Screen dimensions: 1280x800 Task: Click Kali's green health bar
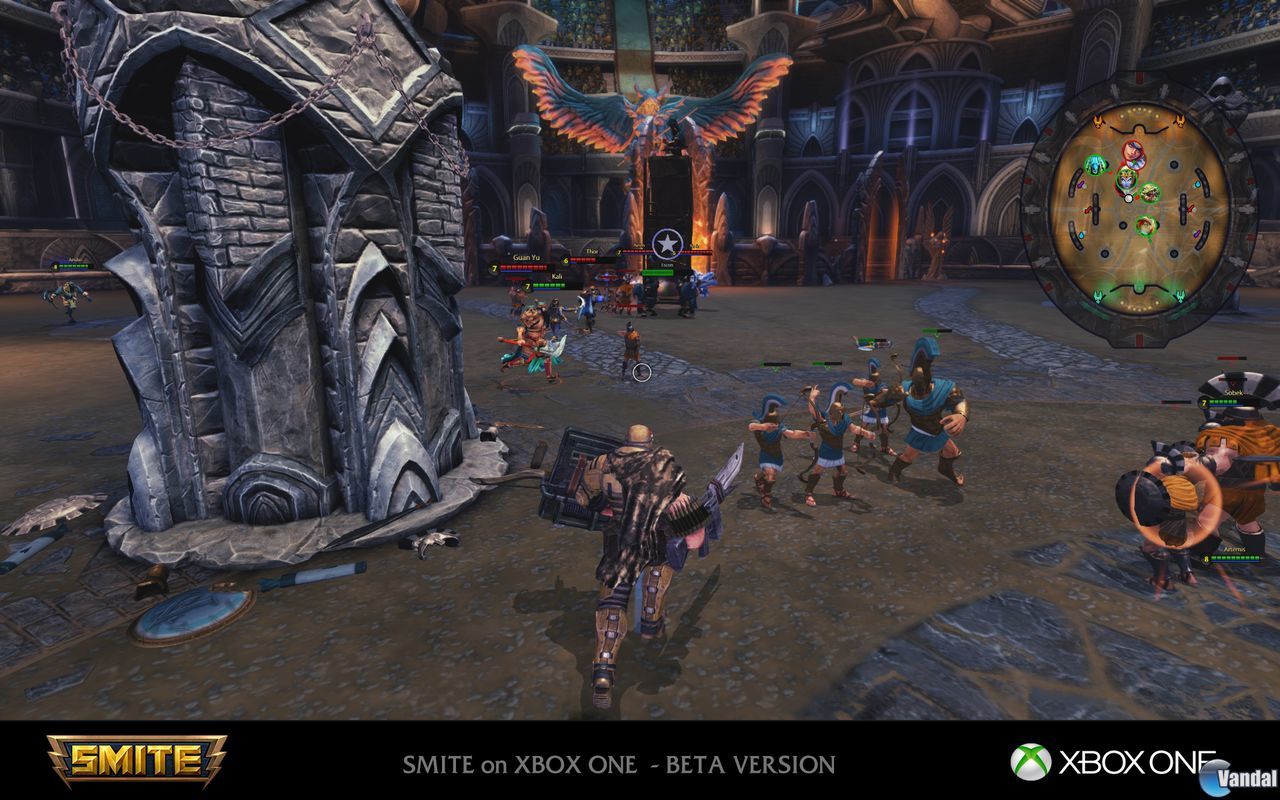click(548, 285)
